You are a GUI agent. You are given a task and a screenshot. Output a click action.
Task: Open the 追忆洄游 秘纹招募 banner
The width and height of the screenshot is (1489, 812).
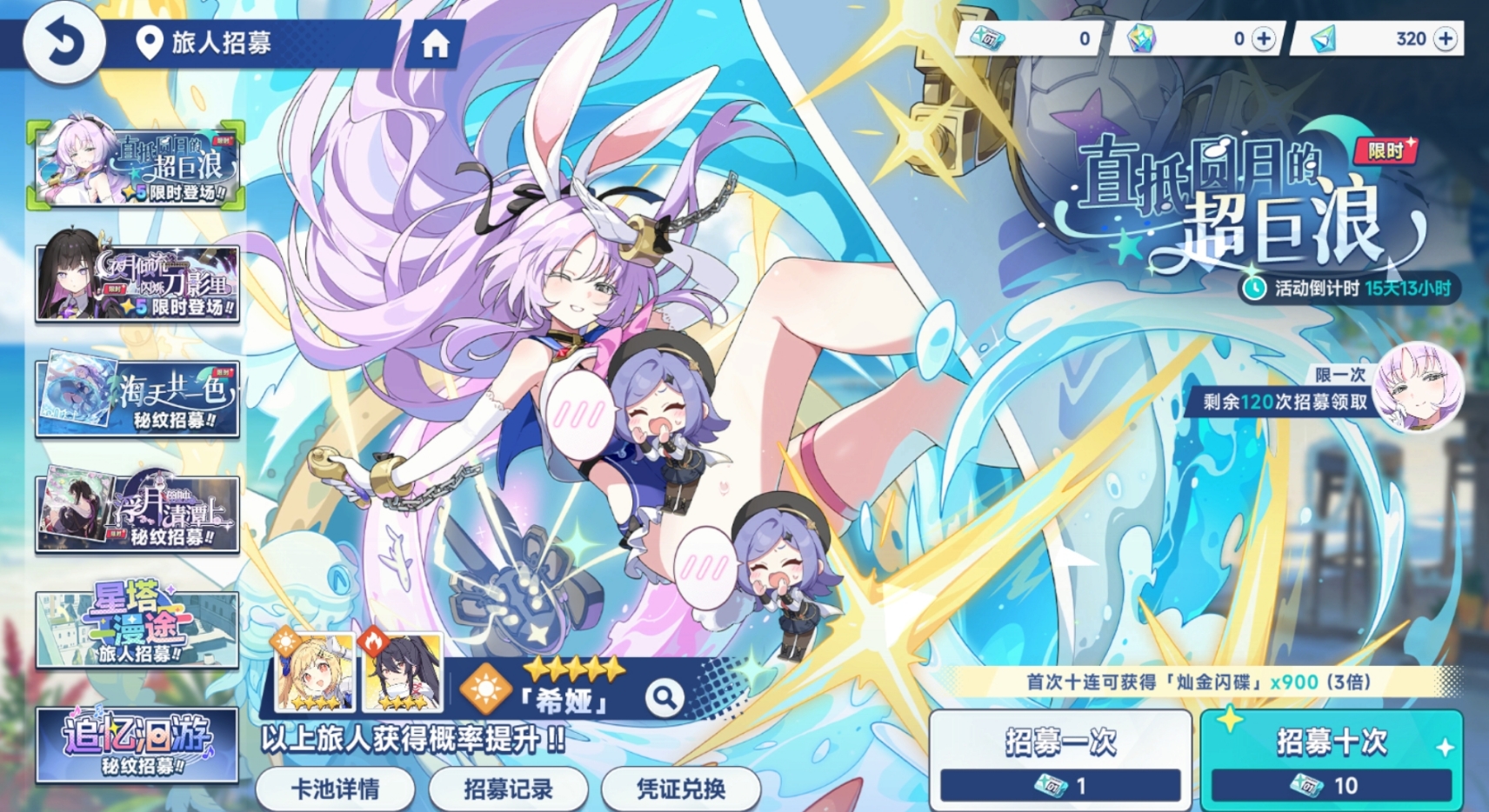pos(136,746)
